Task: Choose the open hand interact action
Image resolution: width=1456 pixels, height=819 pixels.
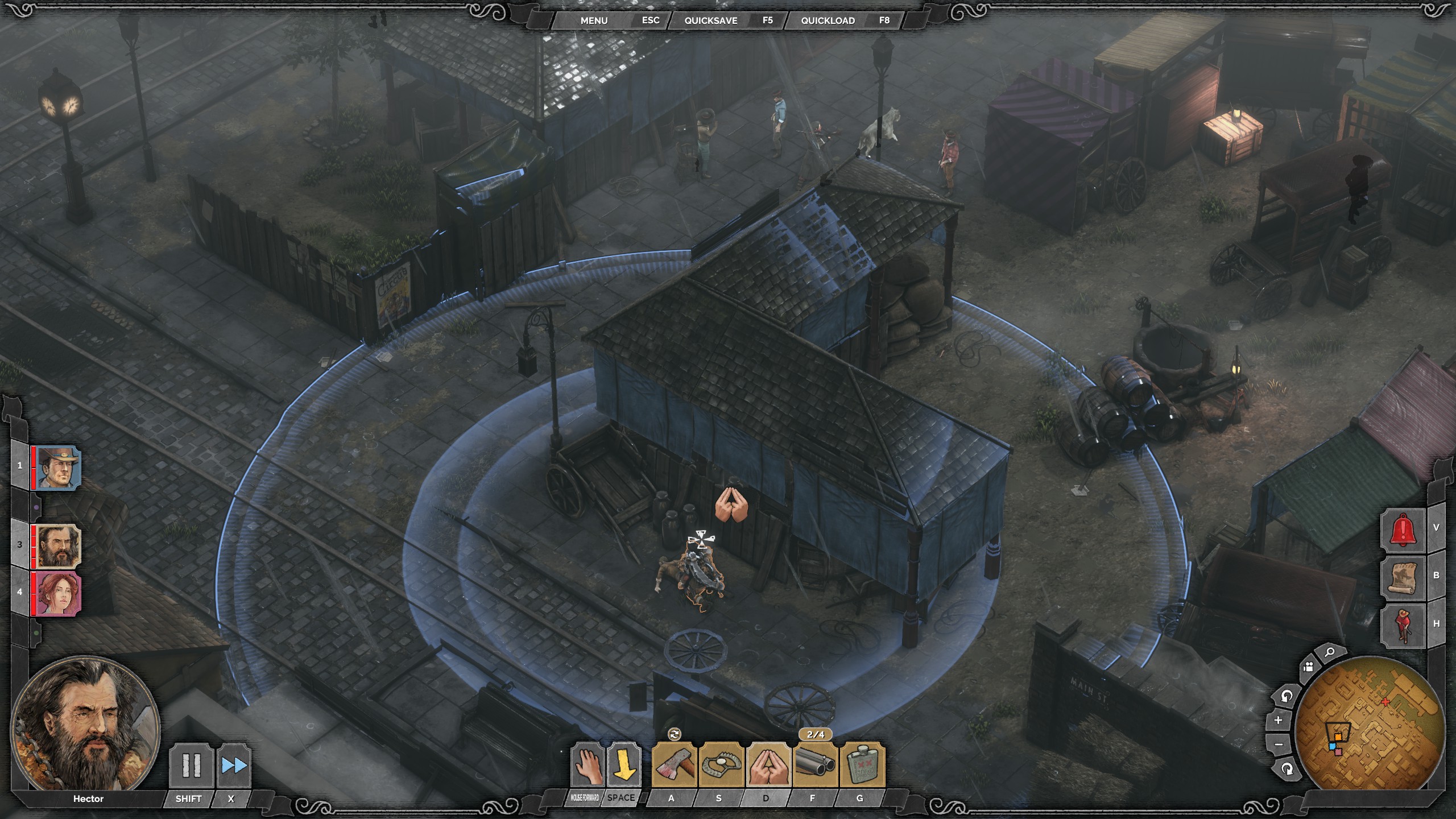Action: [x=586, y=766]
